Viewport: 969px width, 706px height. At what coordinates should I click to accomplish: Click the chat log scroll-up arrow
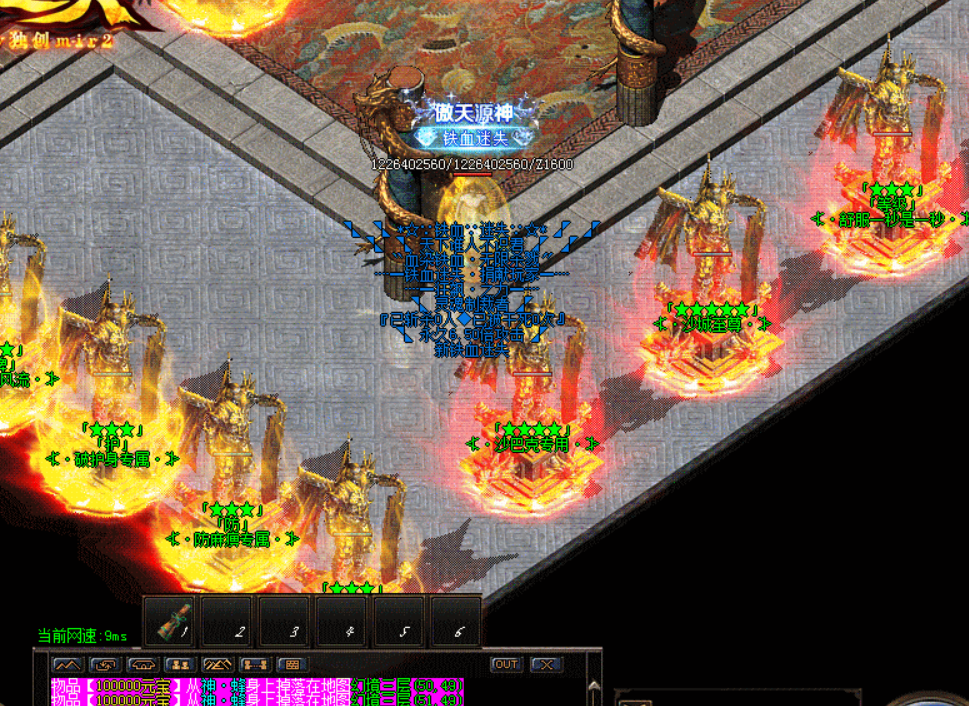coord(594,688)
